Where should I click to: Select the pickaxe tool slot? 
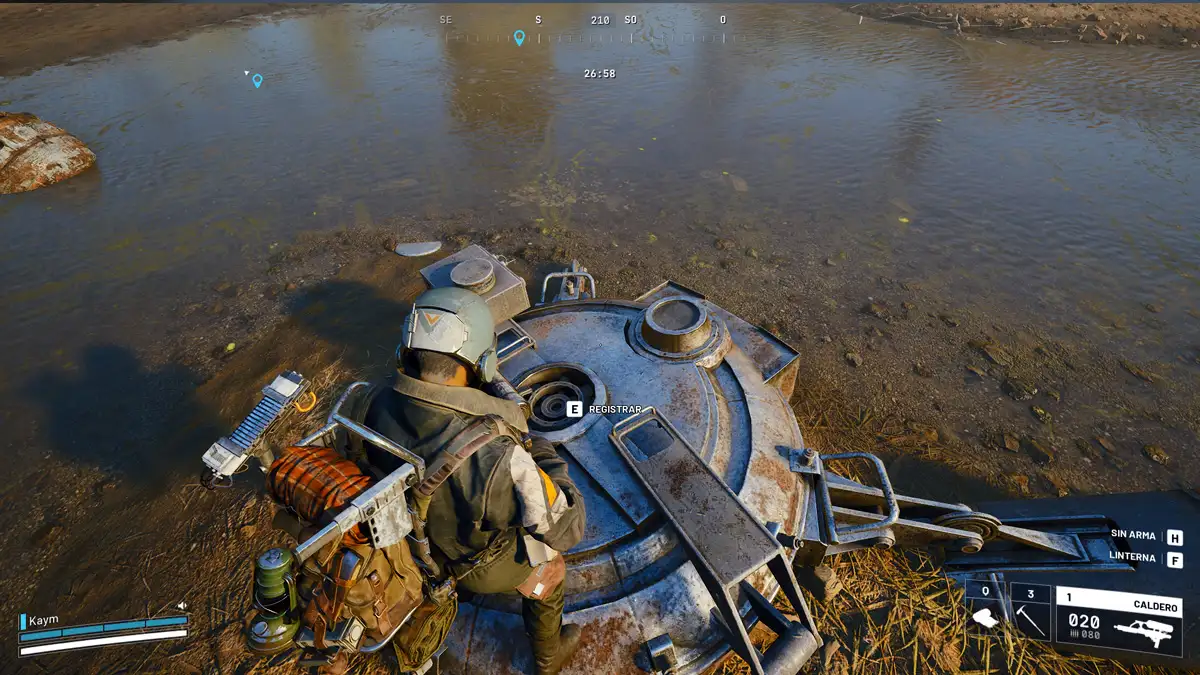[1030, 612]
